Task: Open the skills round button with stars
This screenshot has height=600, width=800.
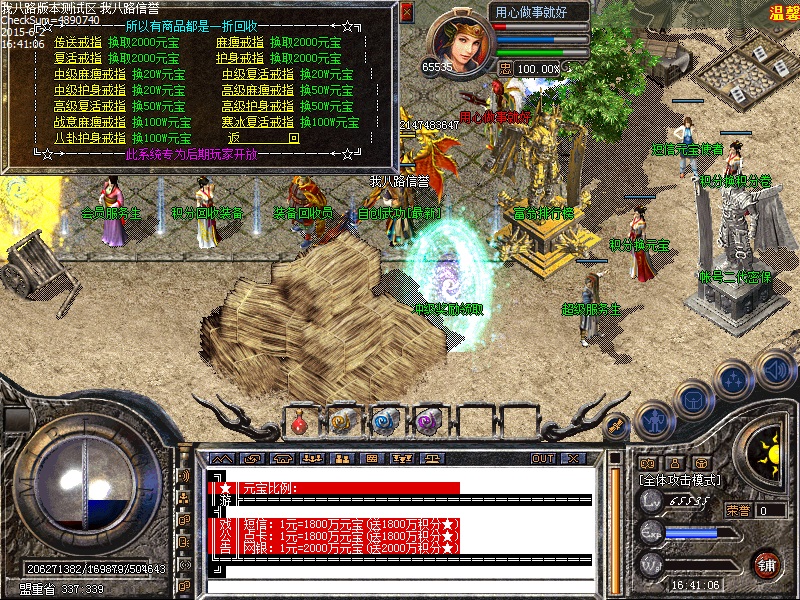Action: click(735, 379)
